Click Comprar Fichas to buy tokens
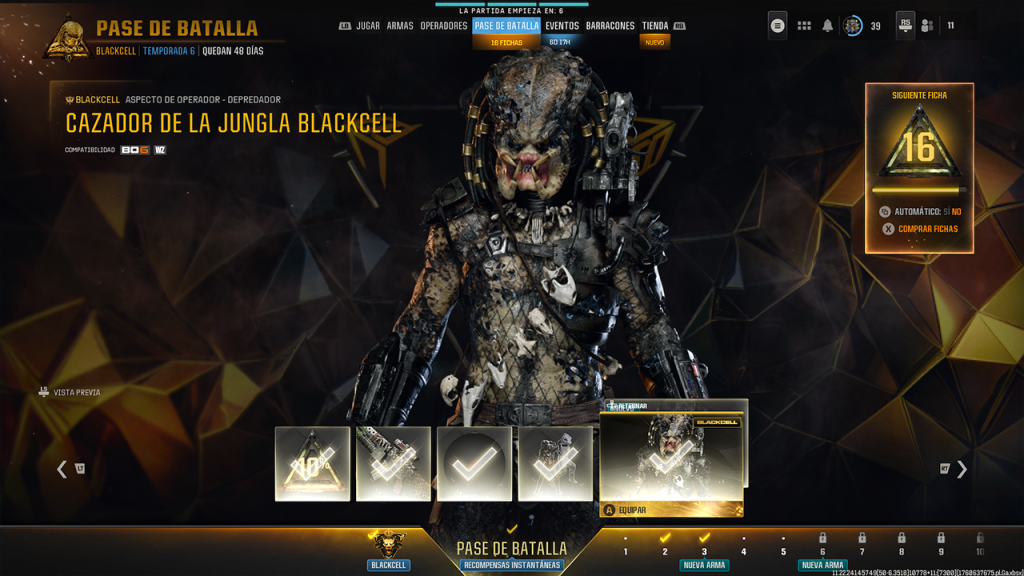Screen dimensions: 1024x576 click(927, 229)
